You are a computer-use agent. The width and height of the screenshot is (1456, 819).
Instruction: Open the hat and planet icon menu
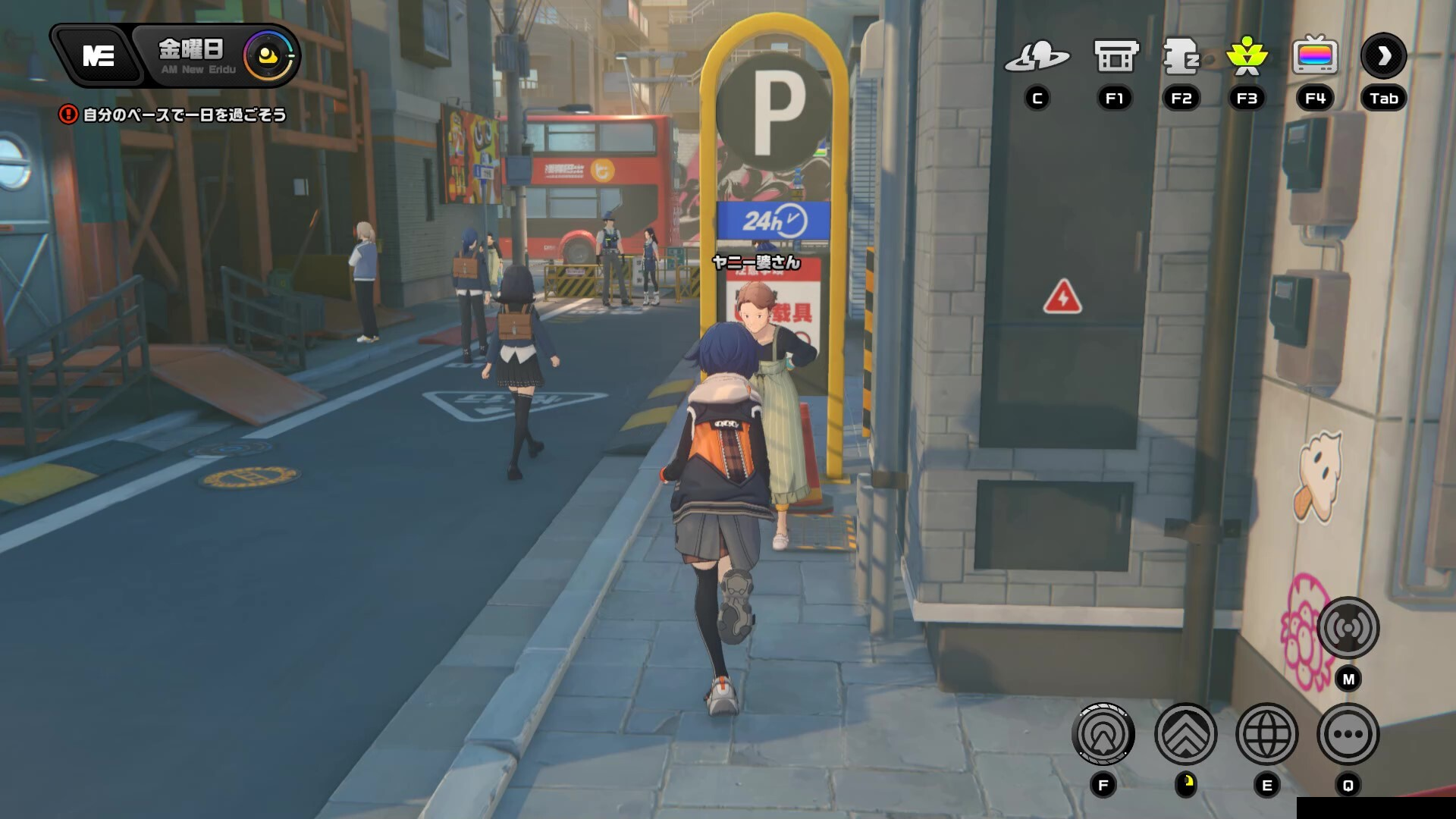click(1037, 56)
